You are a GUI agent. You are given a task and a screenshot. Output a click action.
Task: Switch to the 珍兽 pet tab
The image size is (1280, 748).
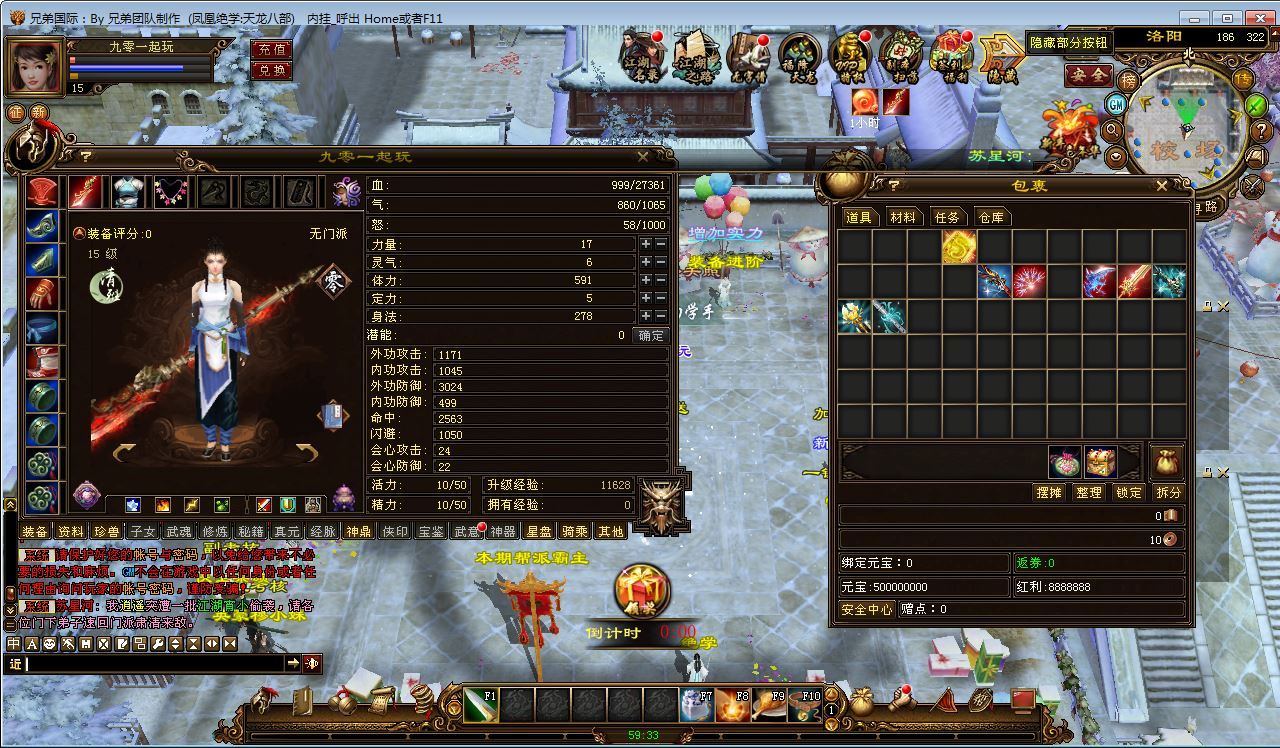pos(106,532)
